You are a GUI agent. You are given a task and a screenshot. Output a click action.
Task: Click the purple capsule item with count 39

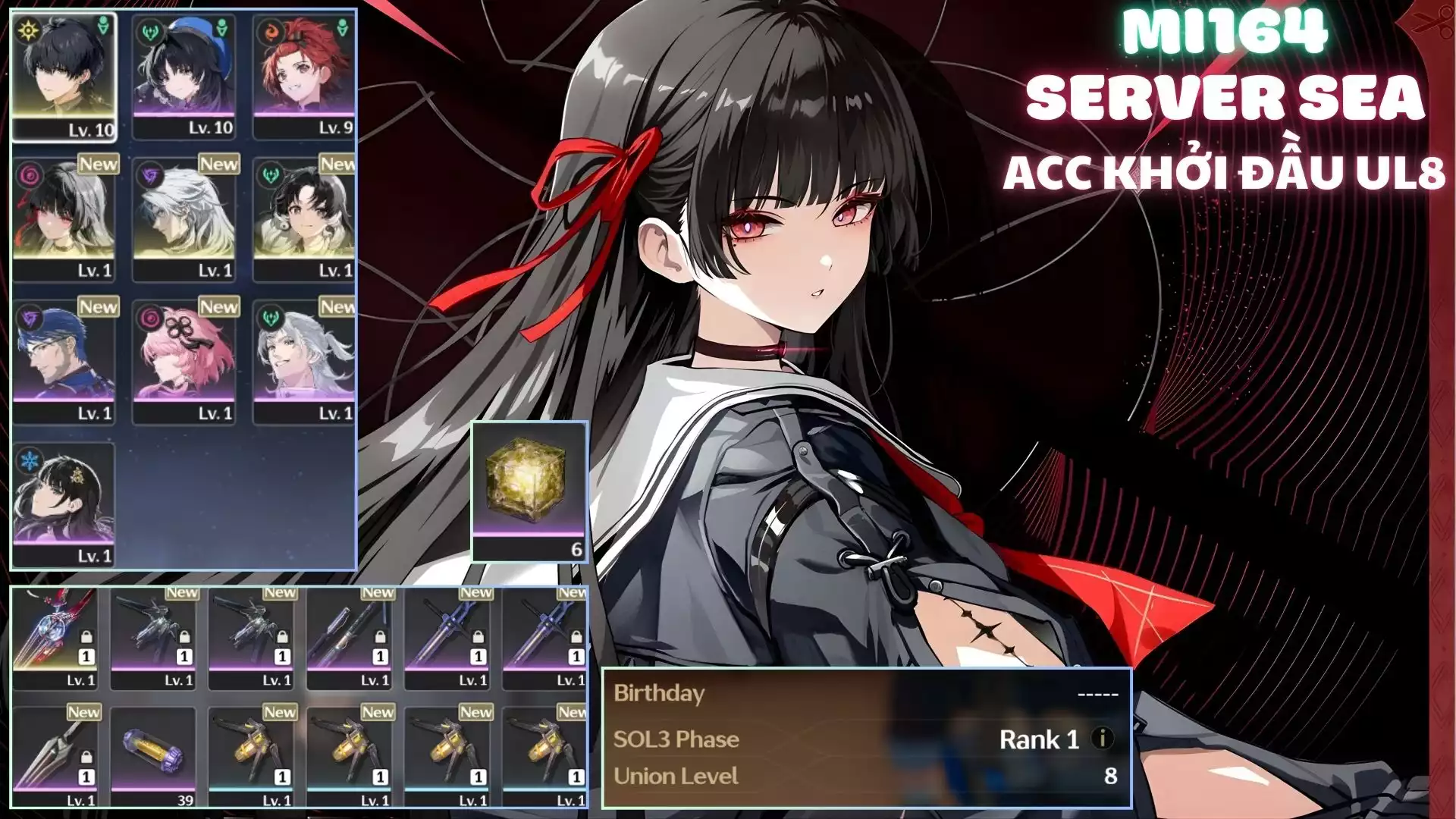(x=153, y=756)
